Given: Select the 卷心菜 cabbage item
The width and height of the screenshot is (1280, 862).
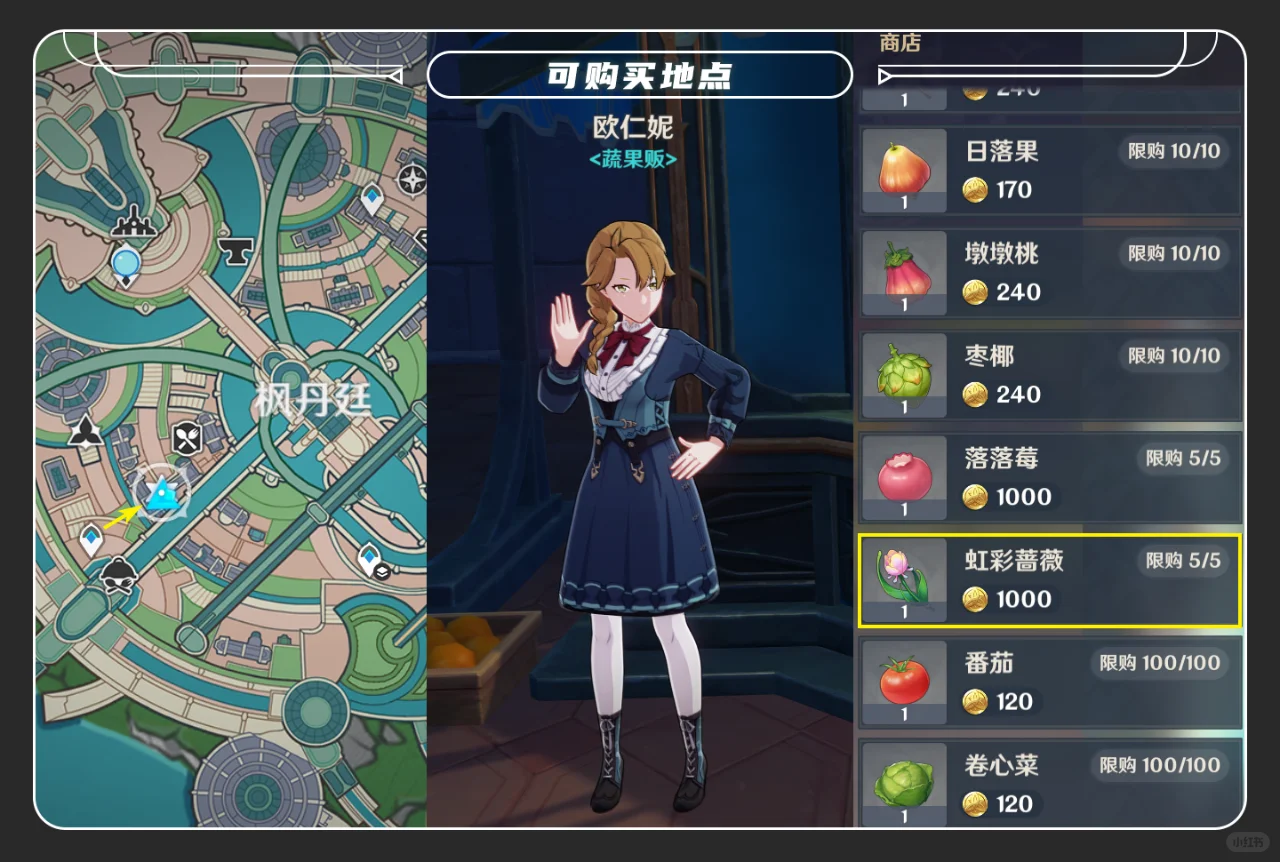Looking at the screenshot, I should tap(1050, 784).
